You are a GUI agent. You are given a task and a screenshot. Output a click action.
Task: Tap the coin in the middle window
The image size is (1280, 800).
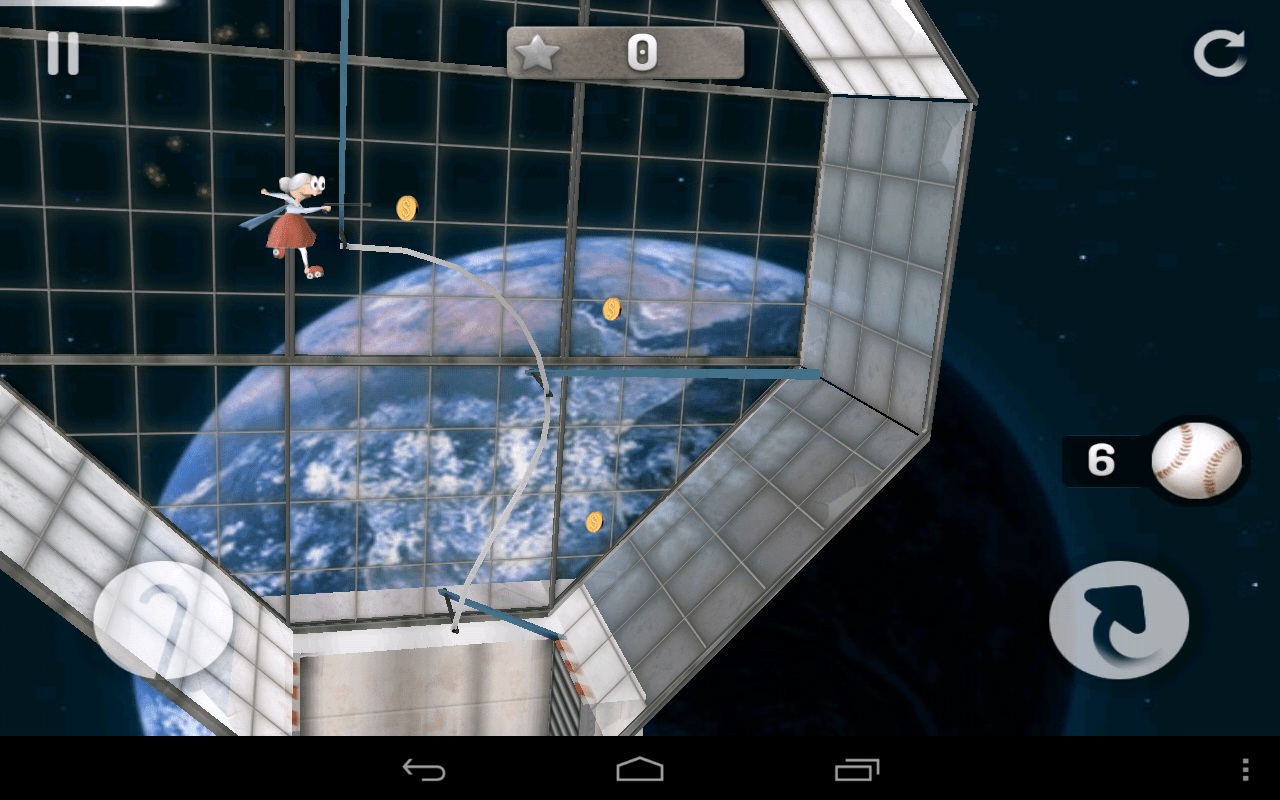[x=613, y=308]
